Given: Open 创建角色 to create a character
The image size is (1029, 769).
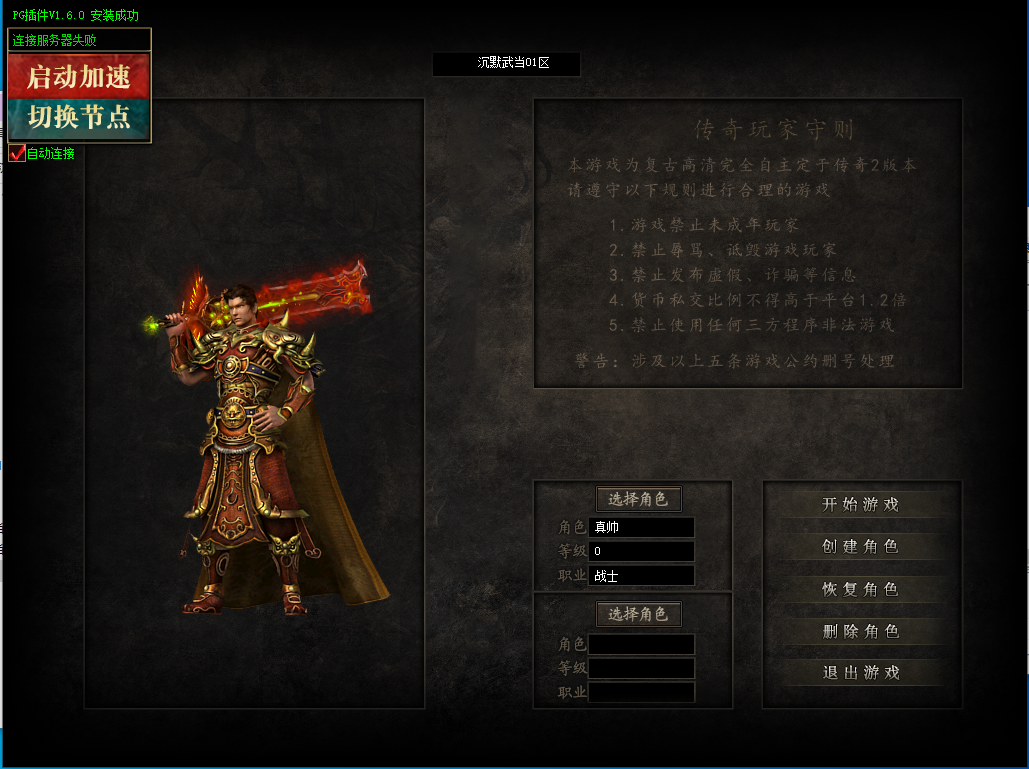Looking at the screenshot, I should pos(861,547).
